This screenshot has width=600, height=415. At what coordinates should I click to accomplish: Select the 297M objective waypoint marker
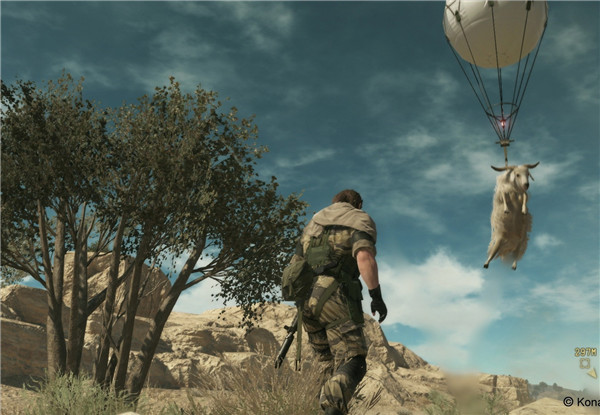pos(584,363)
